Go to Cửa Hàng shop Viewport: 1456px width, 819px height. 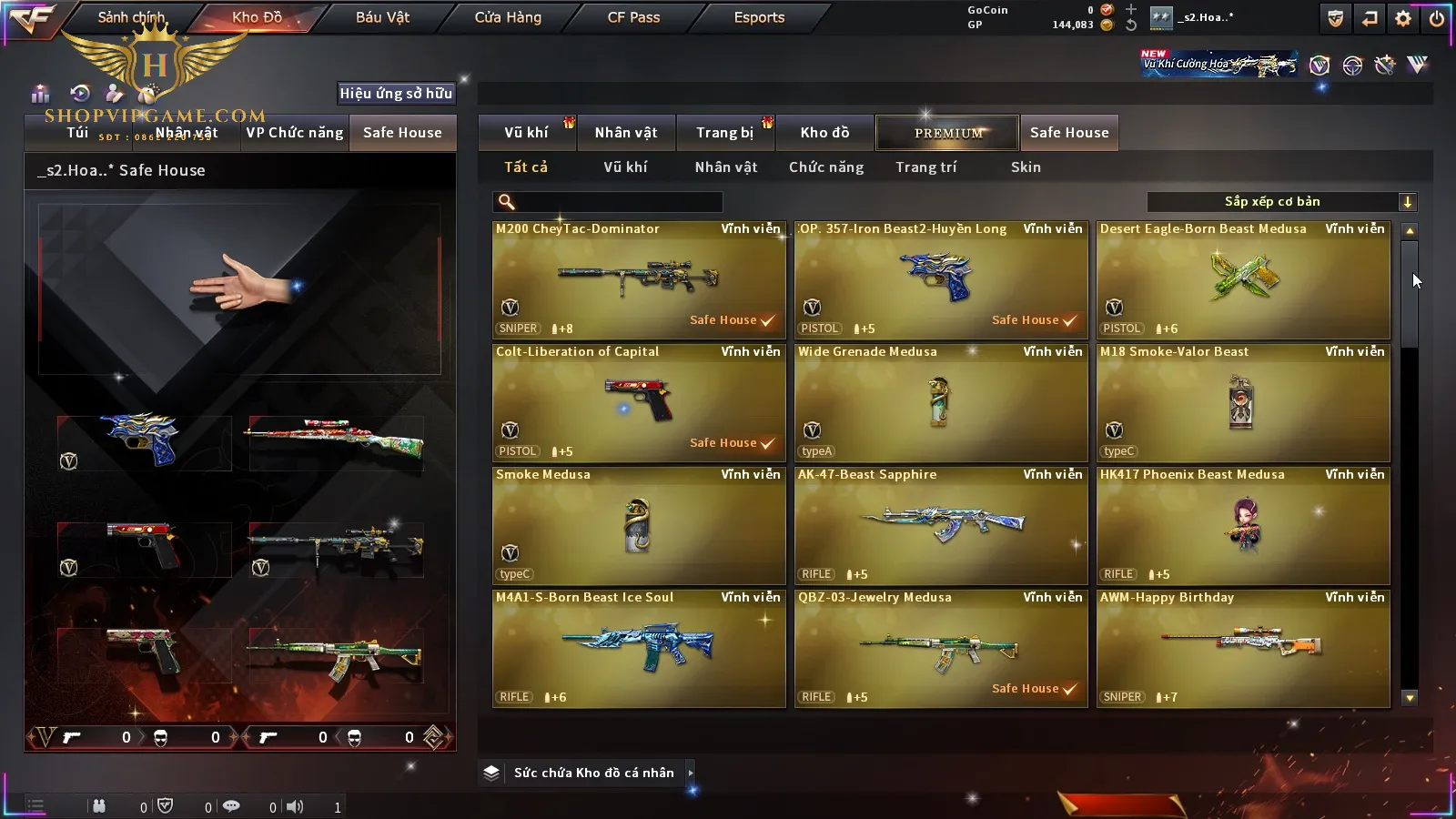(x=508, y=17)
